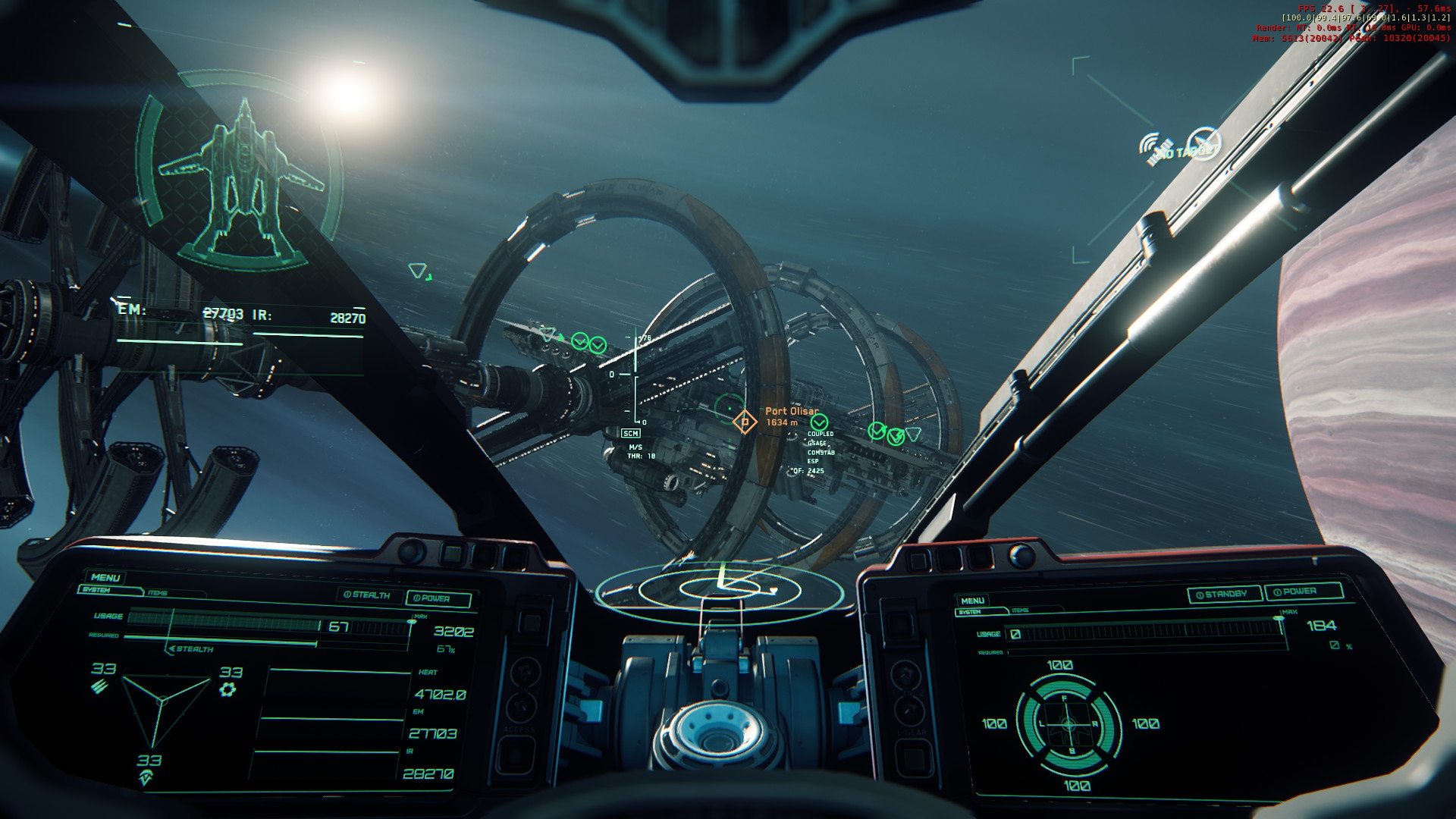Select SYSTEM tab on the power display
Screen dimensions: 1456x819
97,589
